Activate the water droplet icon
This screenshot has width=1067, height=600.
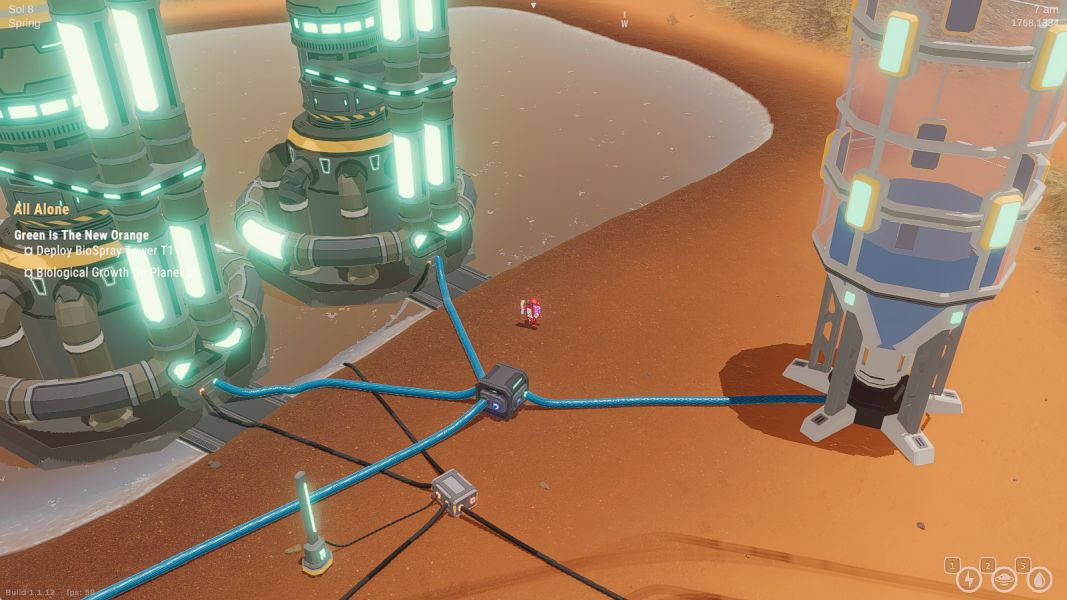coord(1039,579)
